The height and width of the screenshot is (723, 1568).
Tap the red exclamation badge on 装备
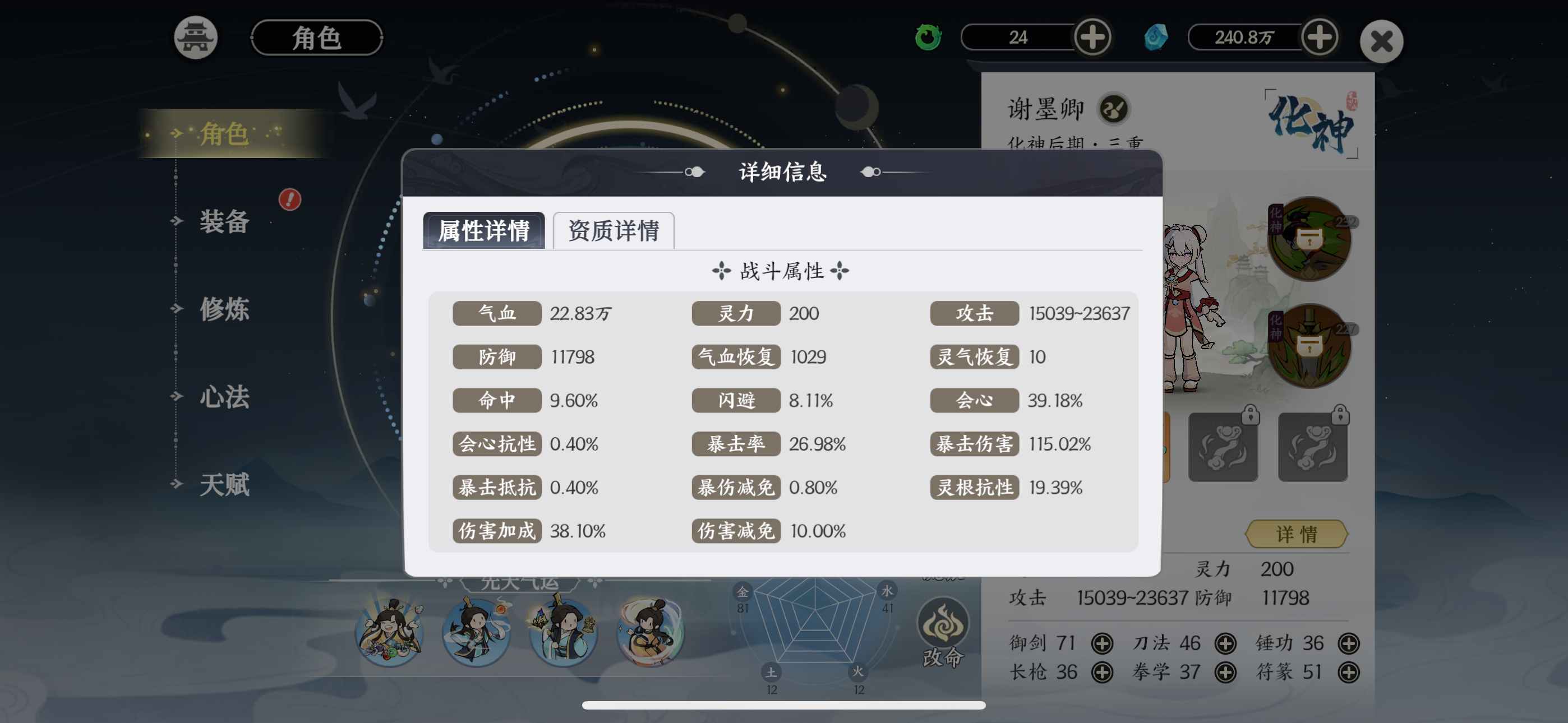290,200
